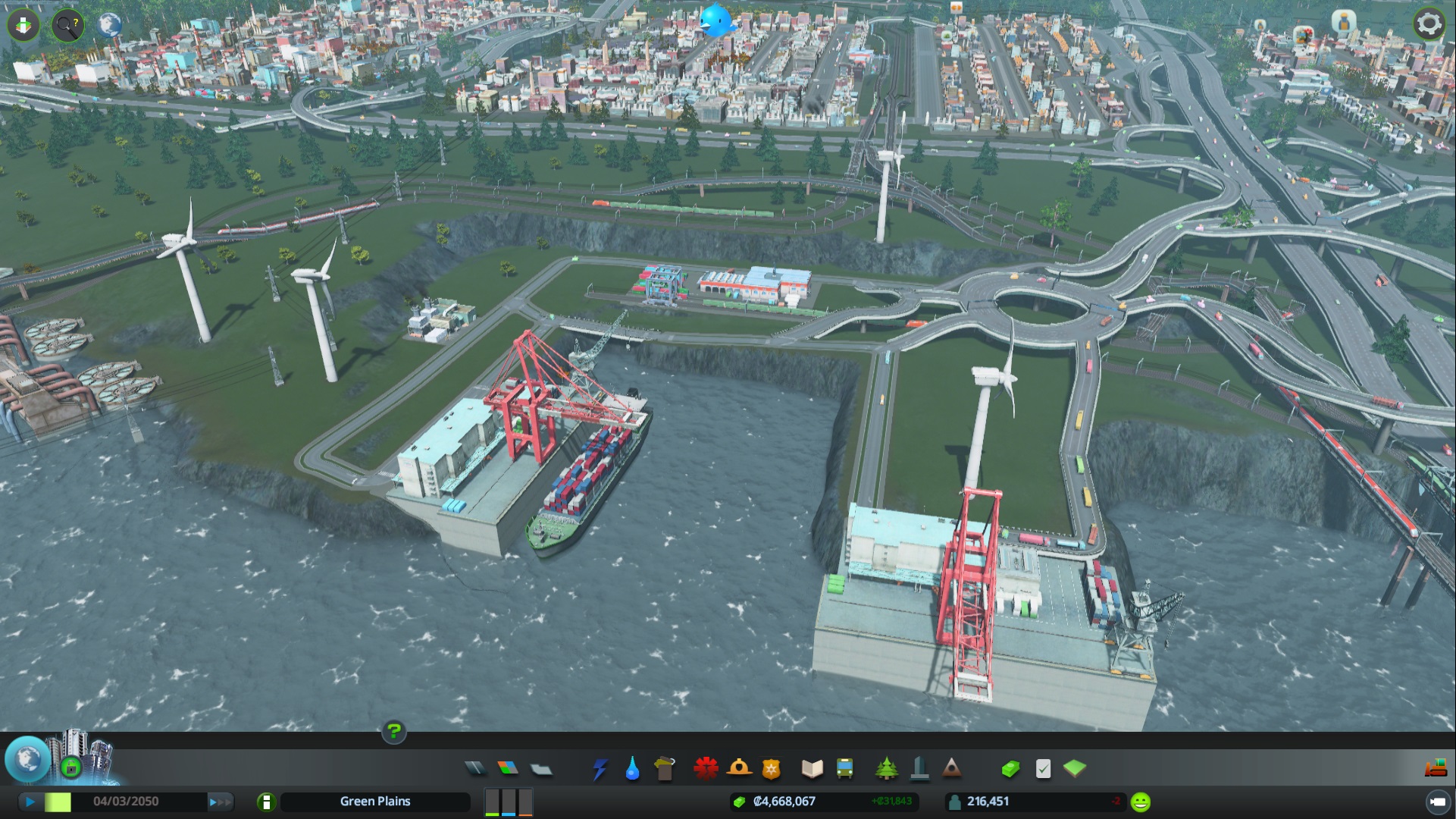Open the Electricity services menu
1456x819 pixels.
601,768
